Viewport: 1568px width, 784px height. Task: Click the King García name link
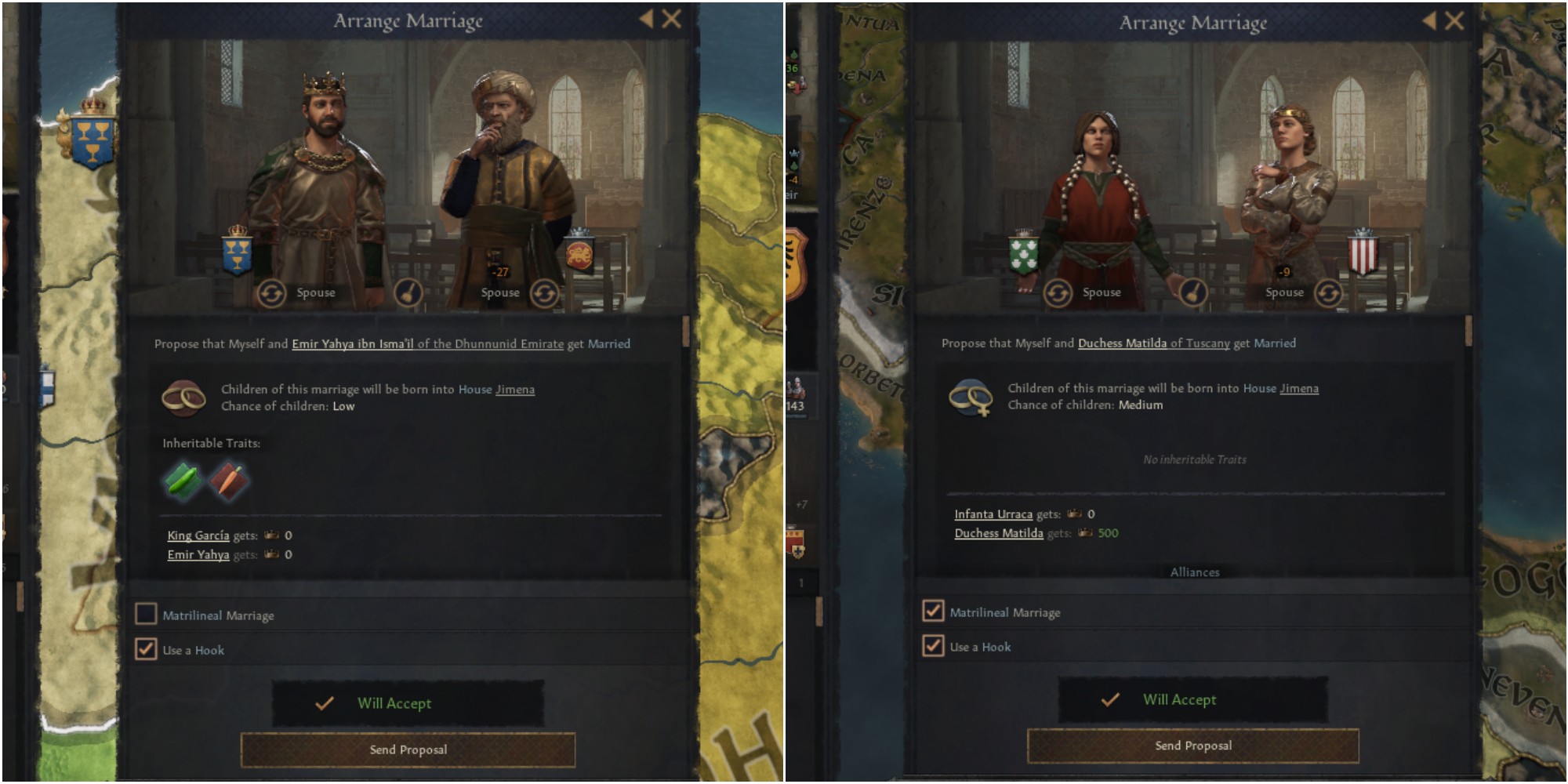tap(198, 535)
